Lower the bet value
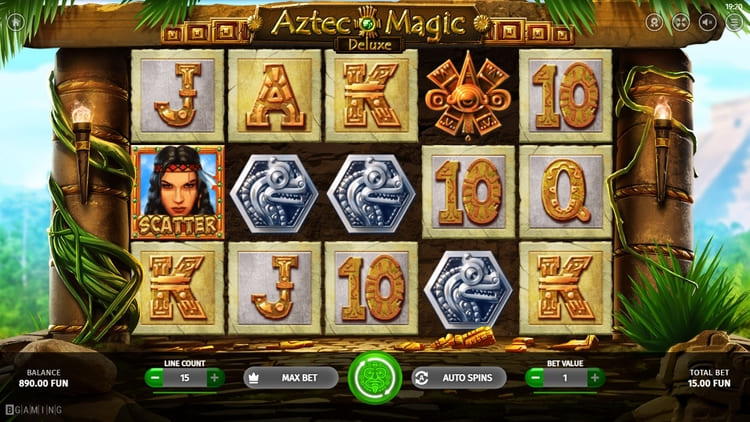 (536, 378)
